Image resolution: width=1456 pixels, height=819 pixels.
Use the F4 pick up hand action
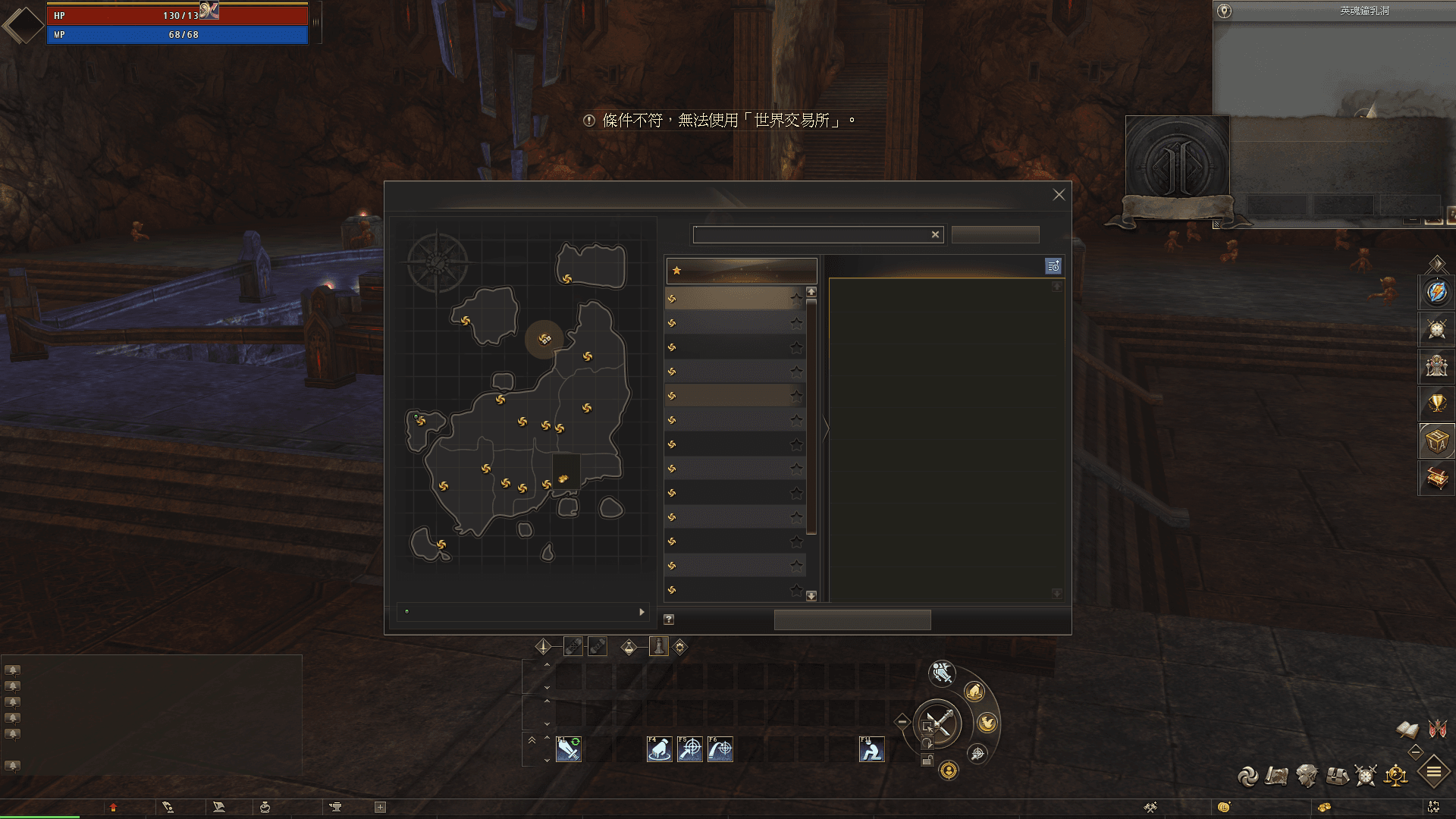[659, 749]
